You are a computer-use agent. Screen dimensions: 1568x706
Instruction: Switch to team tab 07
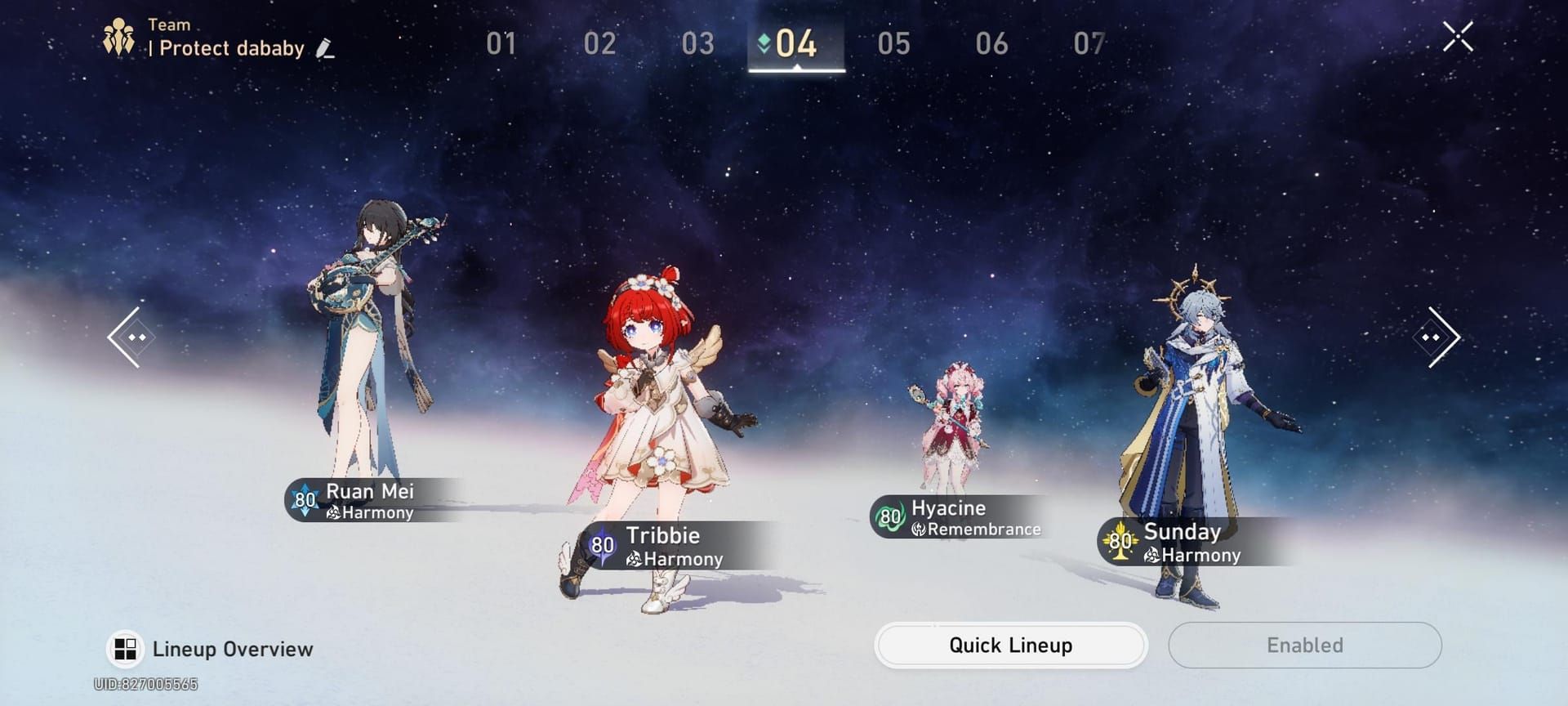(x=1089, y=45)
